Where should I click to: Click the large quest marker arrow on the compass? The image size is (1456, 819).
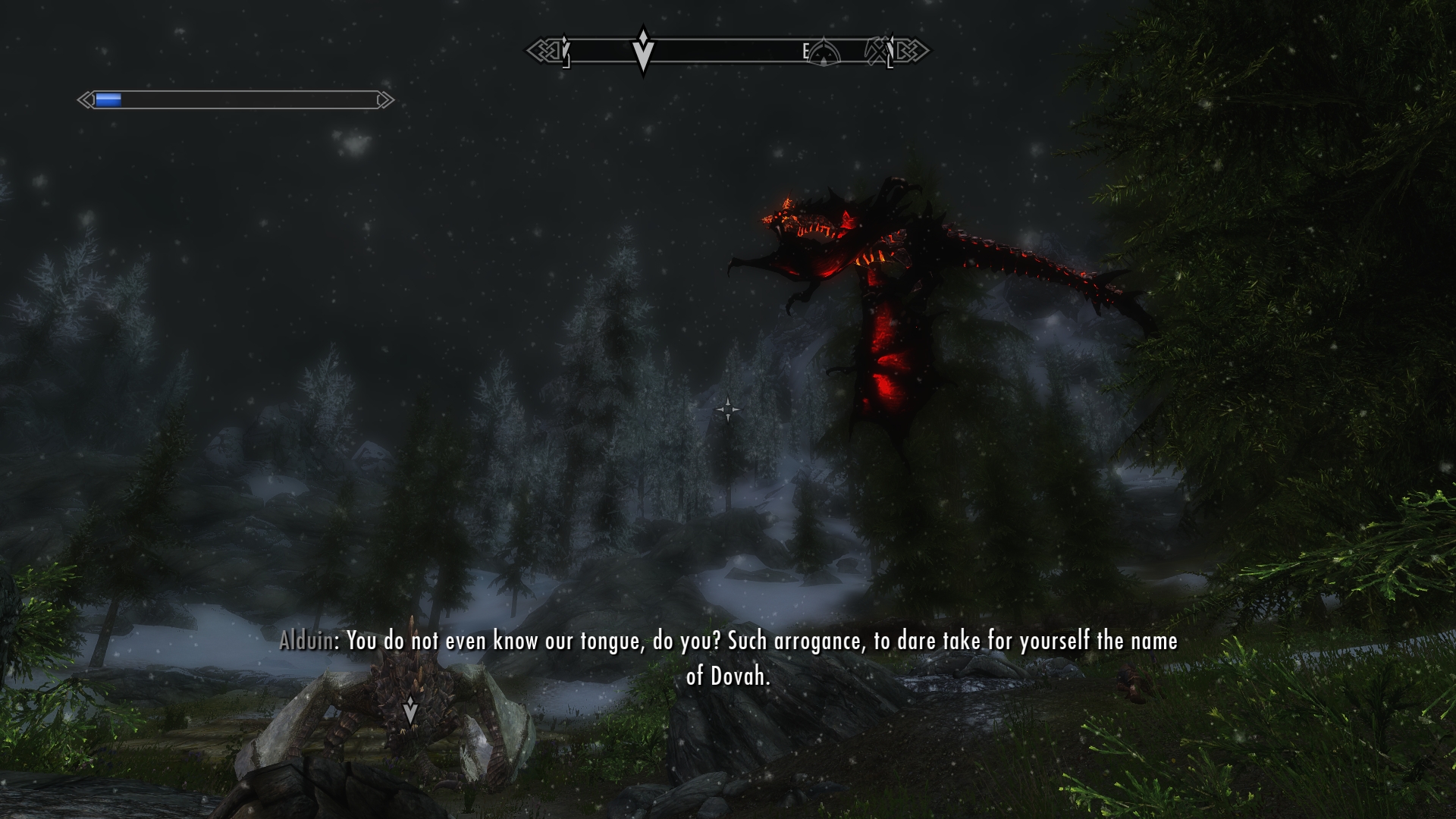(643, 51)
